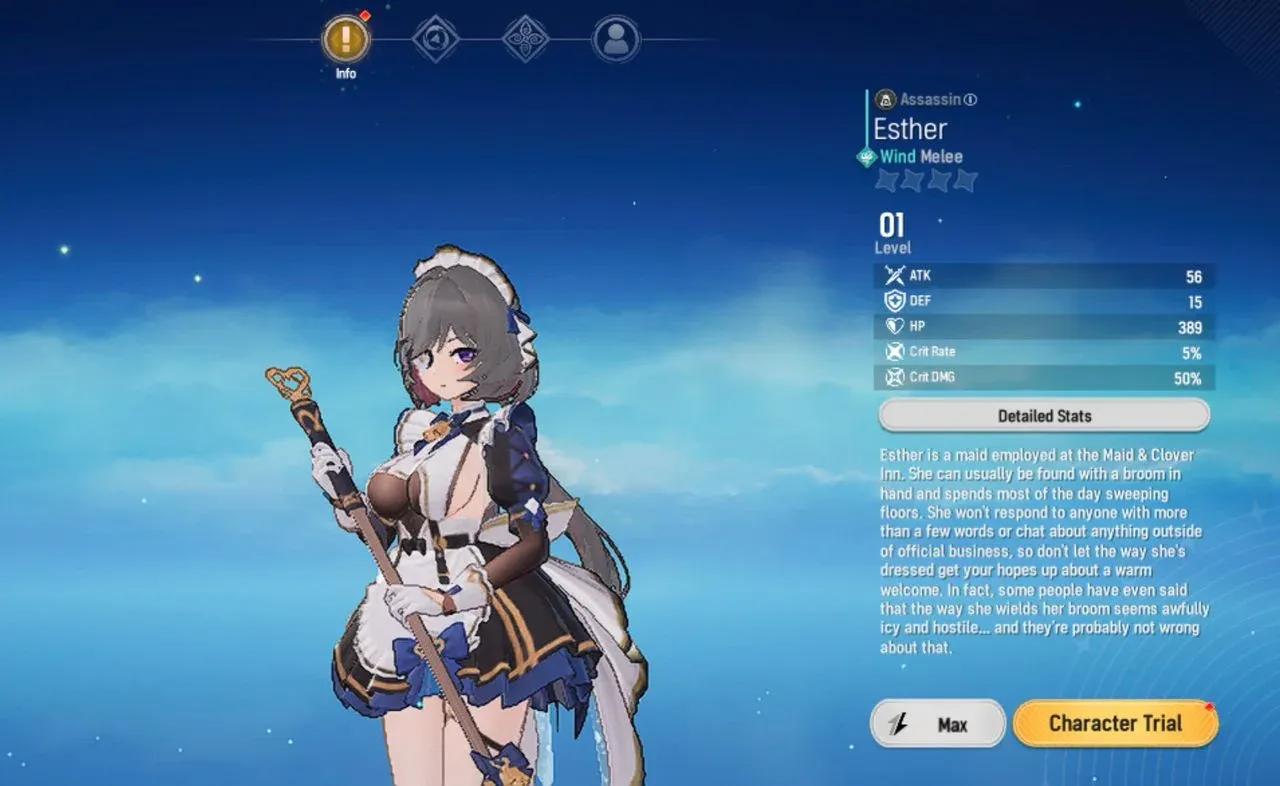Start the Character Trial

1115,724
